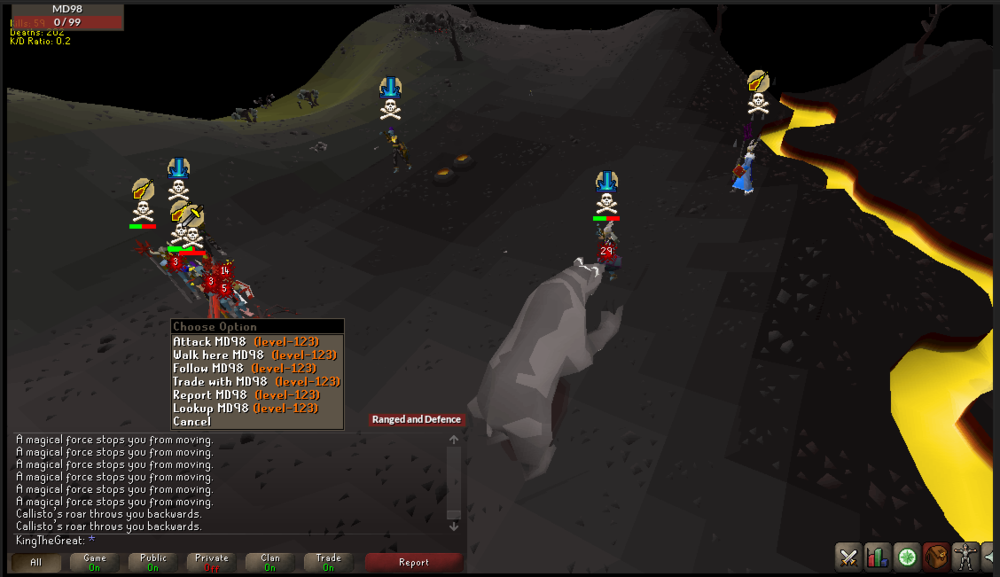Viewport: 1000px width, 577px height.
Task: Open the Trade chat tab
Action: point(329,562)
